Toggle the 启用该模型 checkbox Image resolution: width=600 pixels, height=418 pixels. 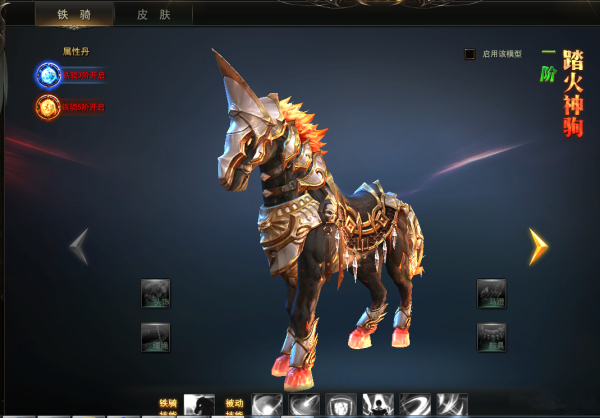coord(470,54)
